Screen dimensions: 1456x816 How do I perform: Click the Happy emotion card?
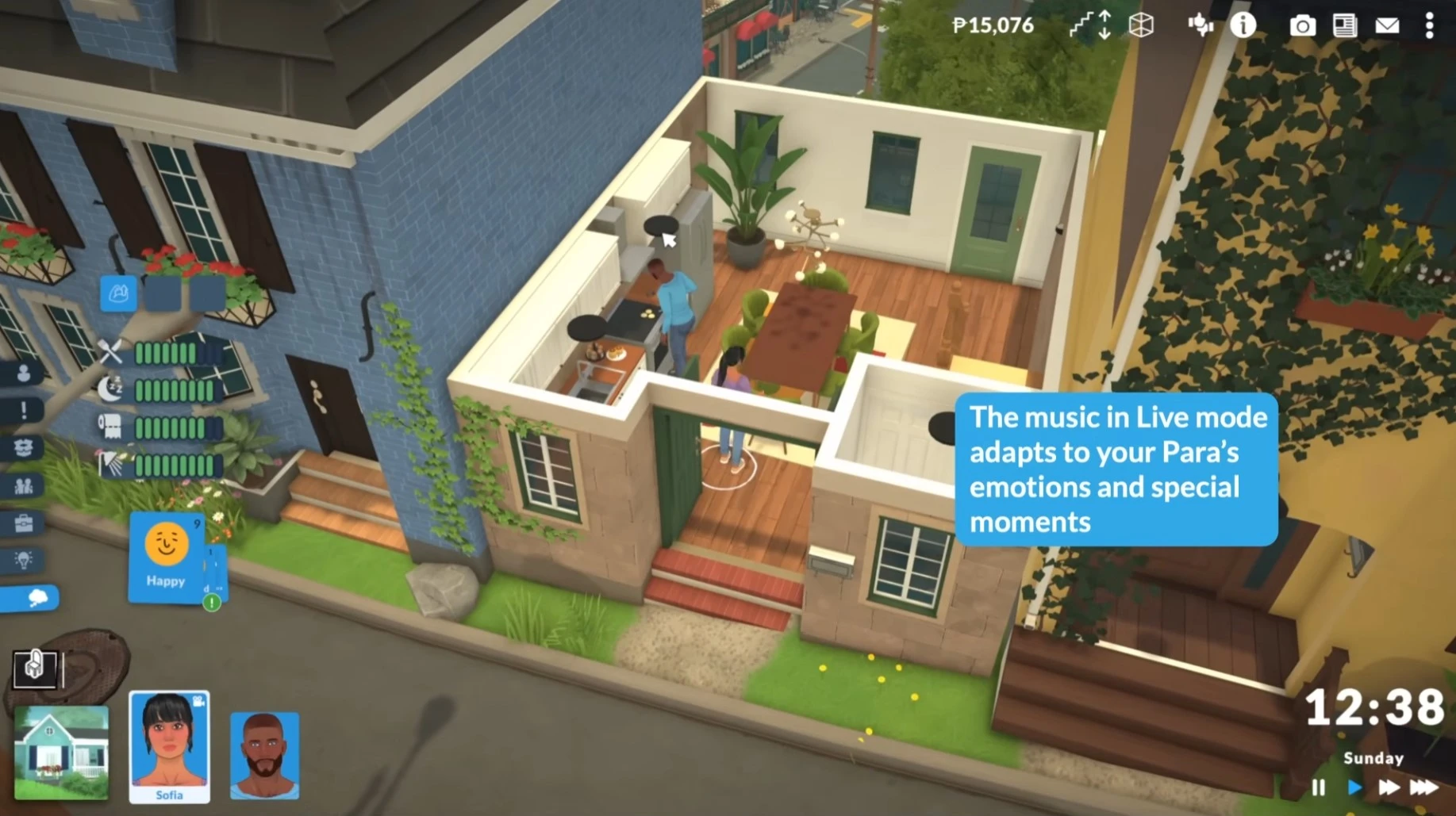pyautogui.click(x=166, y=557)
